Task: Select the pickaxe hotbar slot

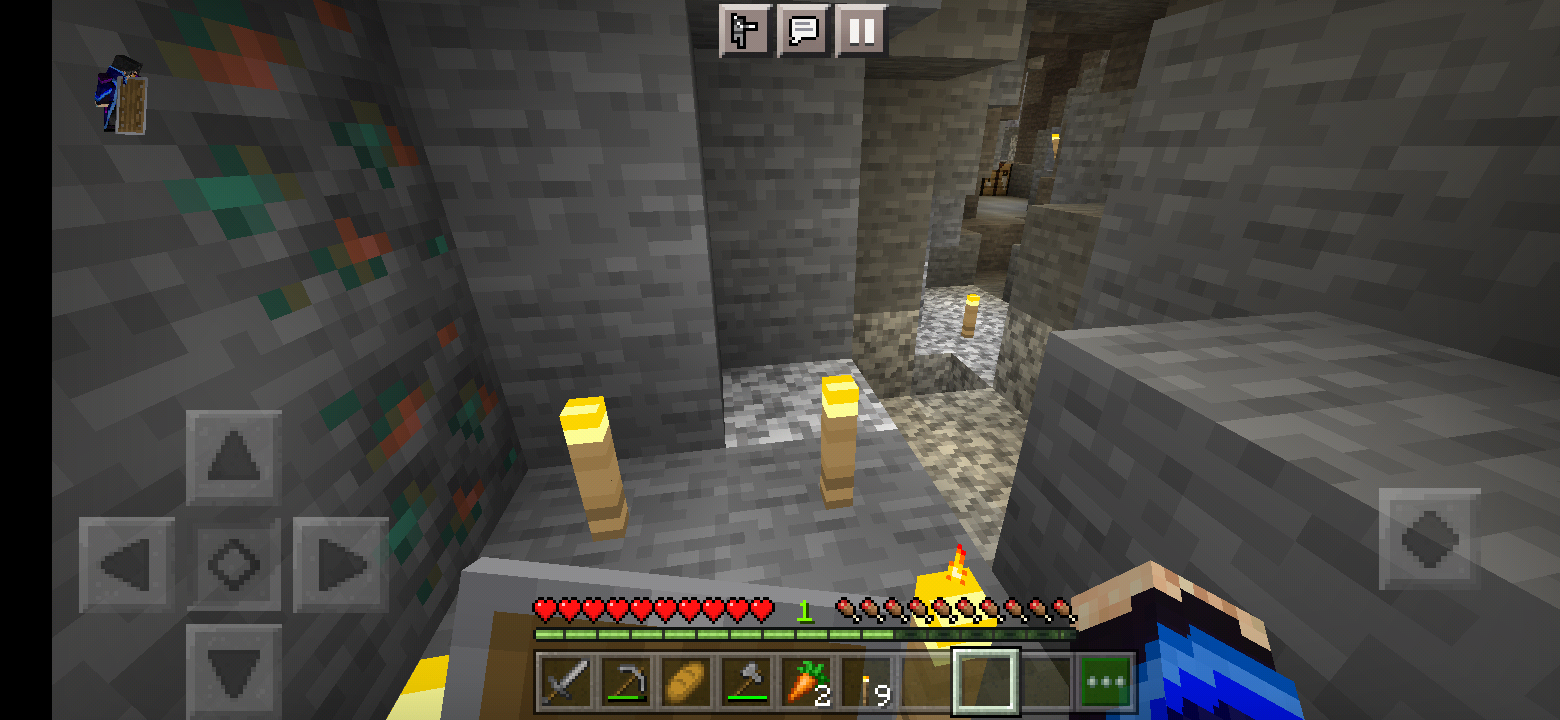Action: [626, 683]
